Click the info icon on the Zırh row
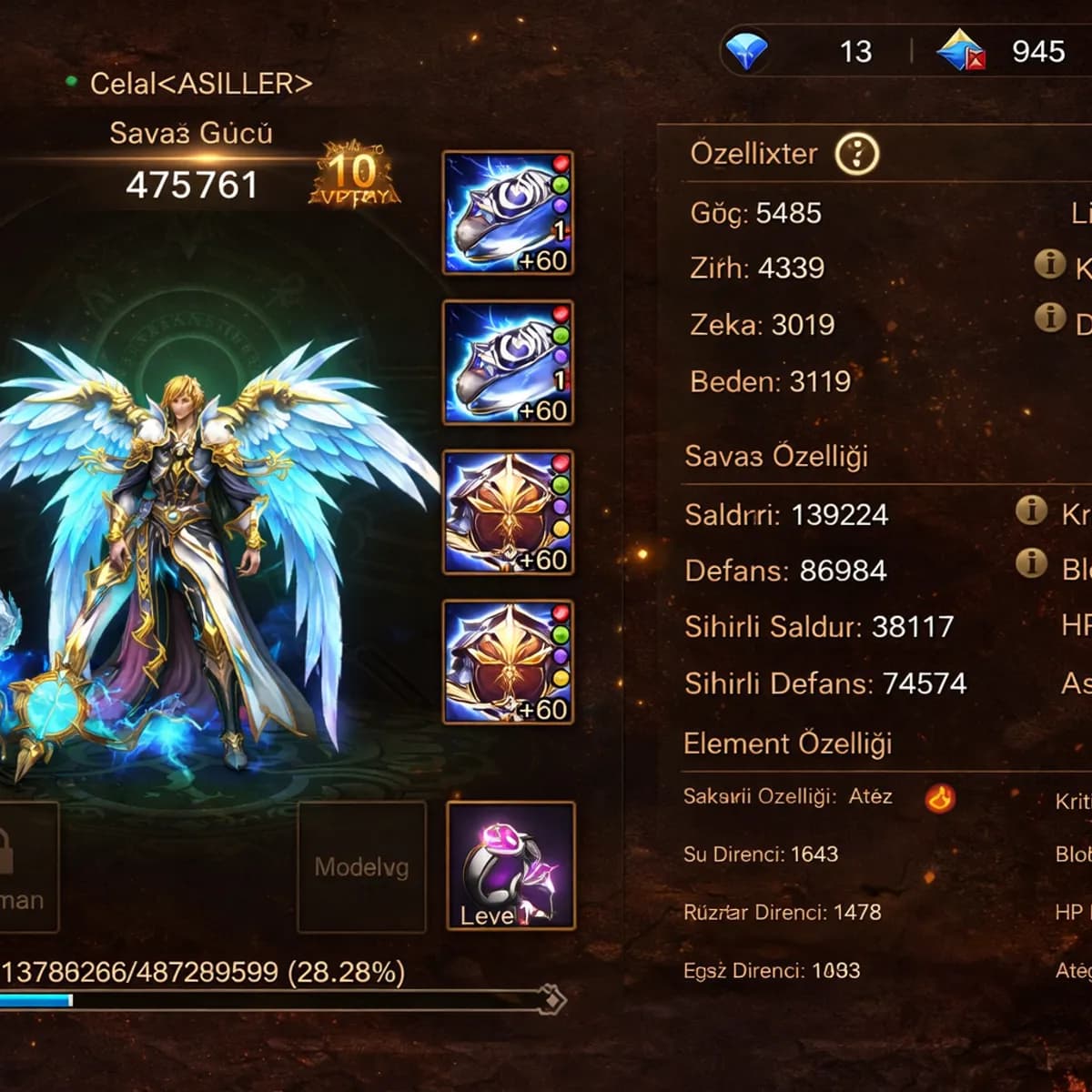 1050,264
